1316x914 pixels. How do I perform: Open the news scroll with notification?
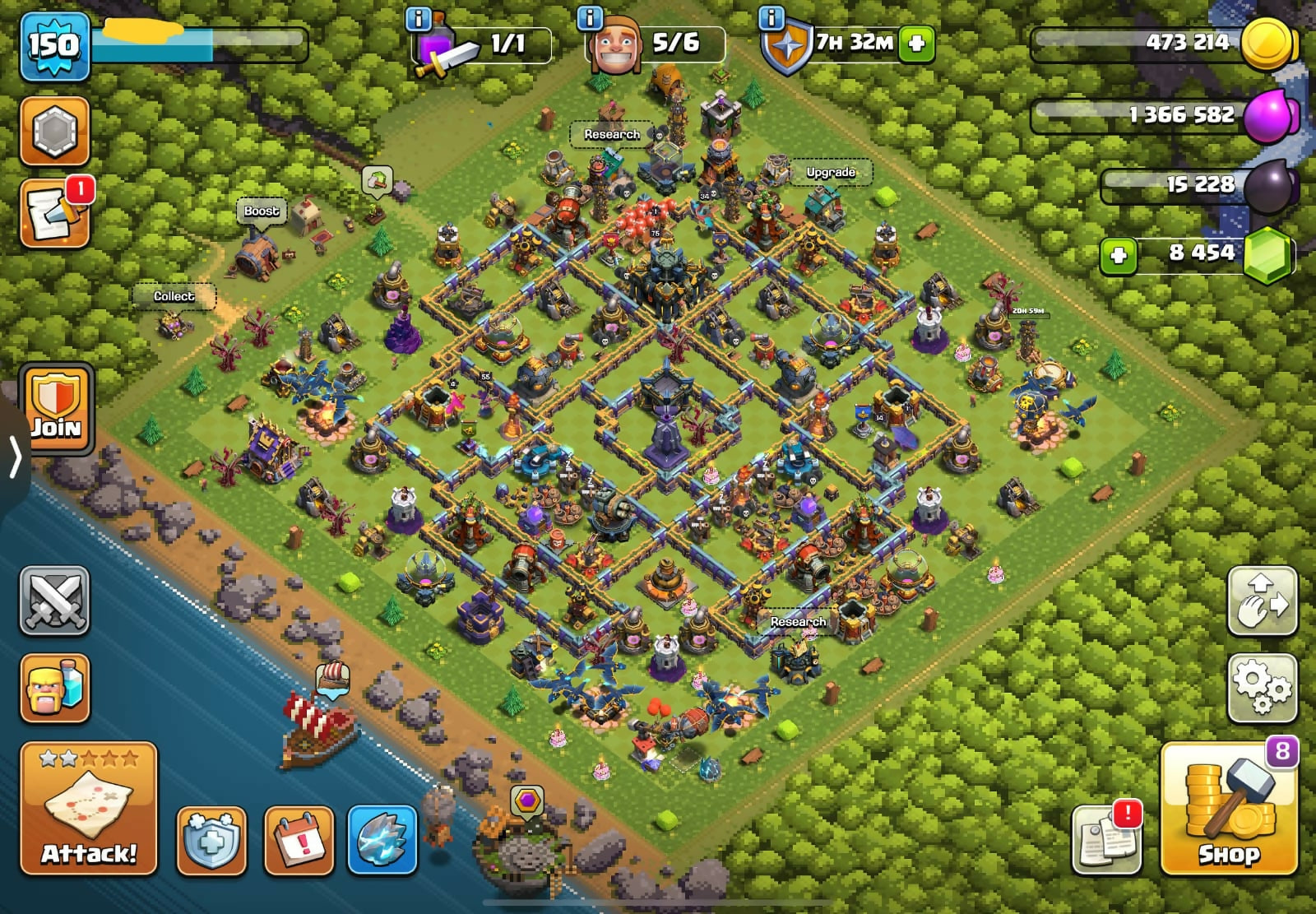(x=54, y=214)
